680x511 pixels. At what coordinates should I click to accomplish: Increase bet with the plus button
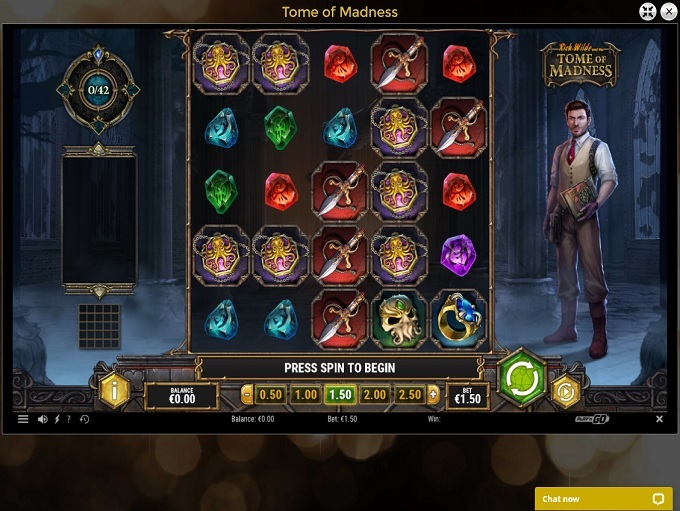point(433,395)
